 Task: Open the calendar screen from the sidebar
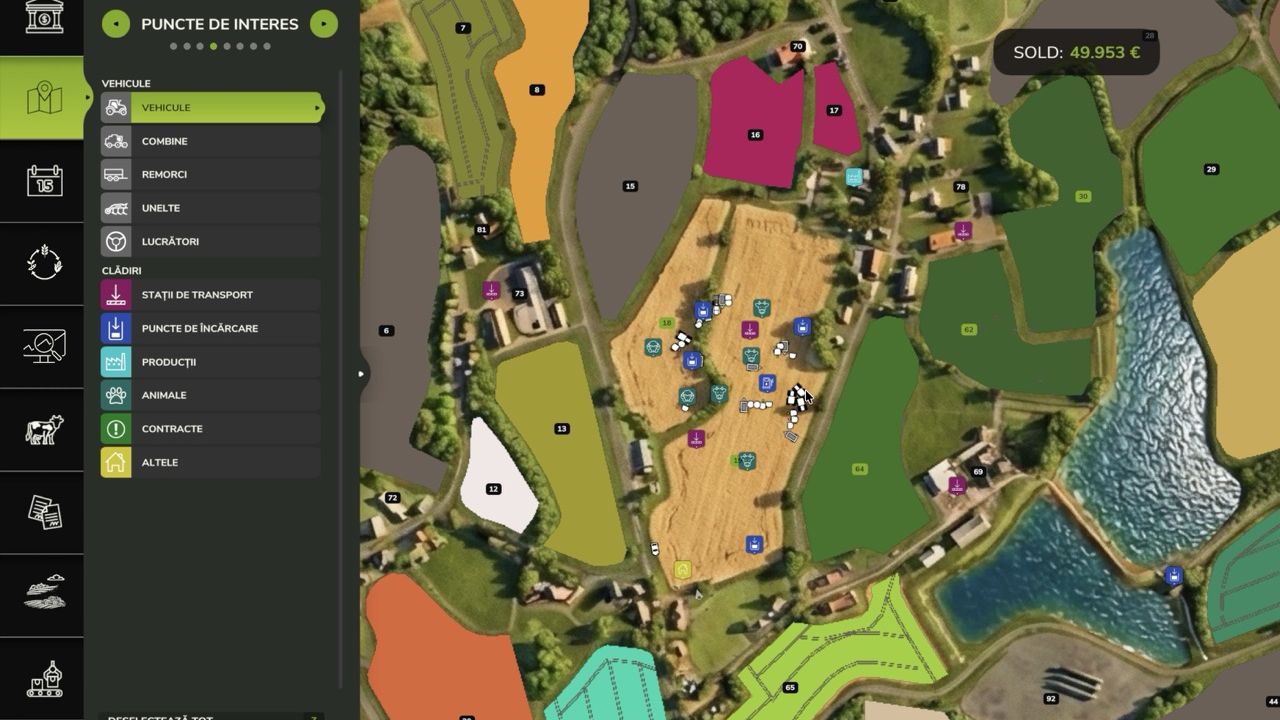[42, 181]
